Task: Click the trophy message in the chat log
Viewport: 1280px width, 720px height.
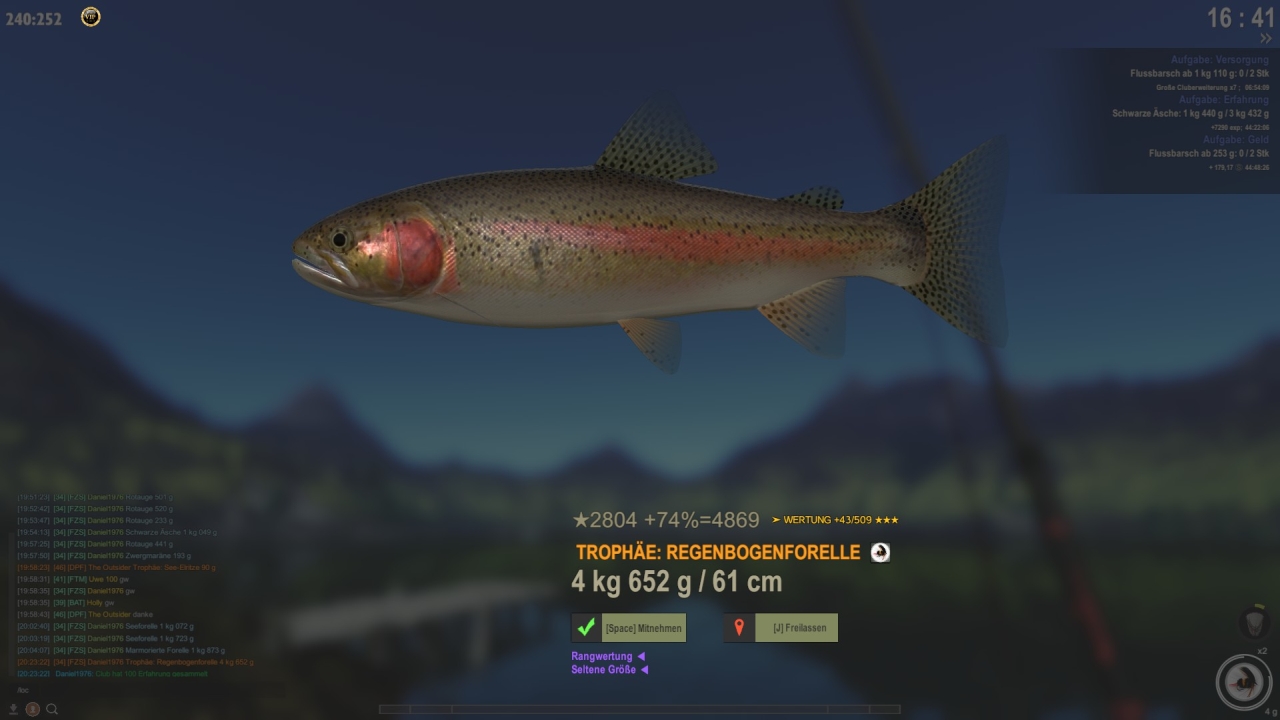Action: pos(160,662)
